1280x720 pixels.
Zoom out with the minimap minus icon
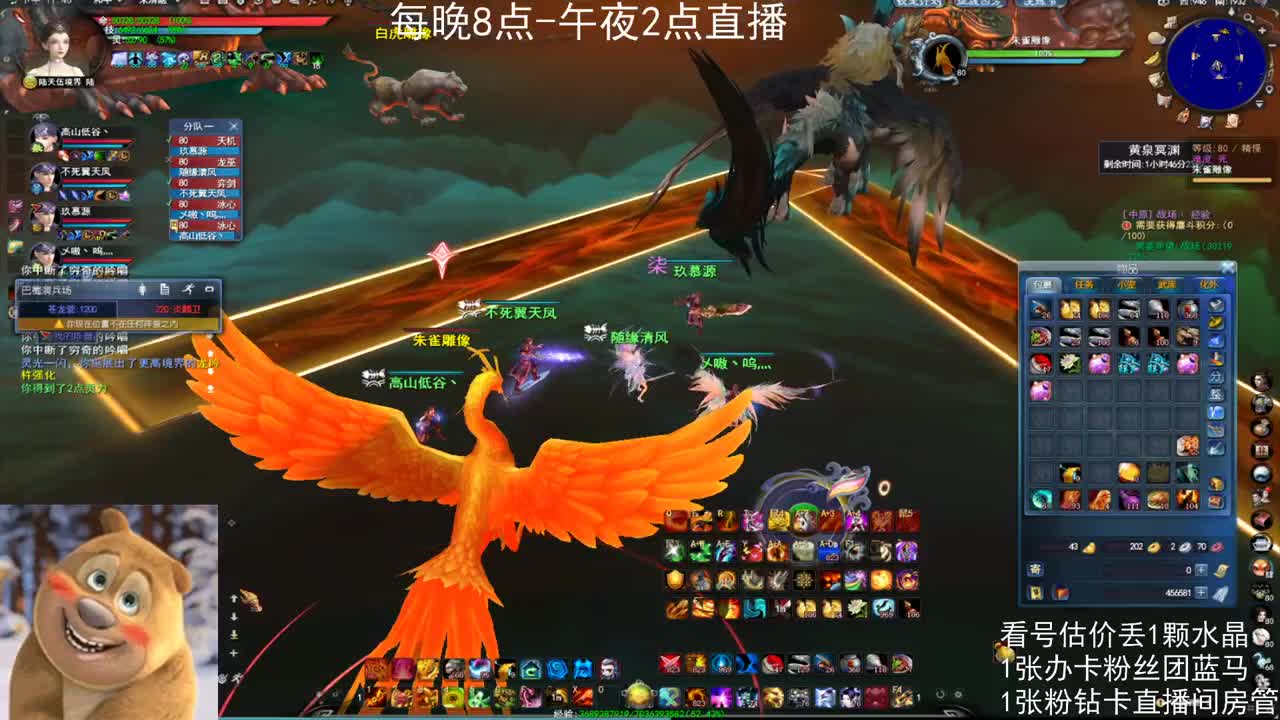1271,45
